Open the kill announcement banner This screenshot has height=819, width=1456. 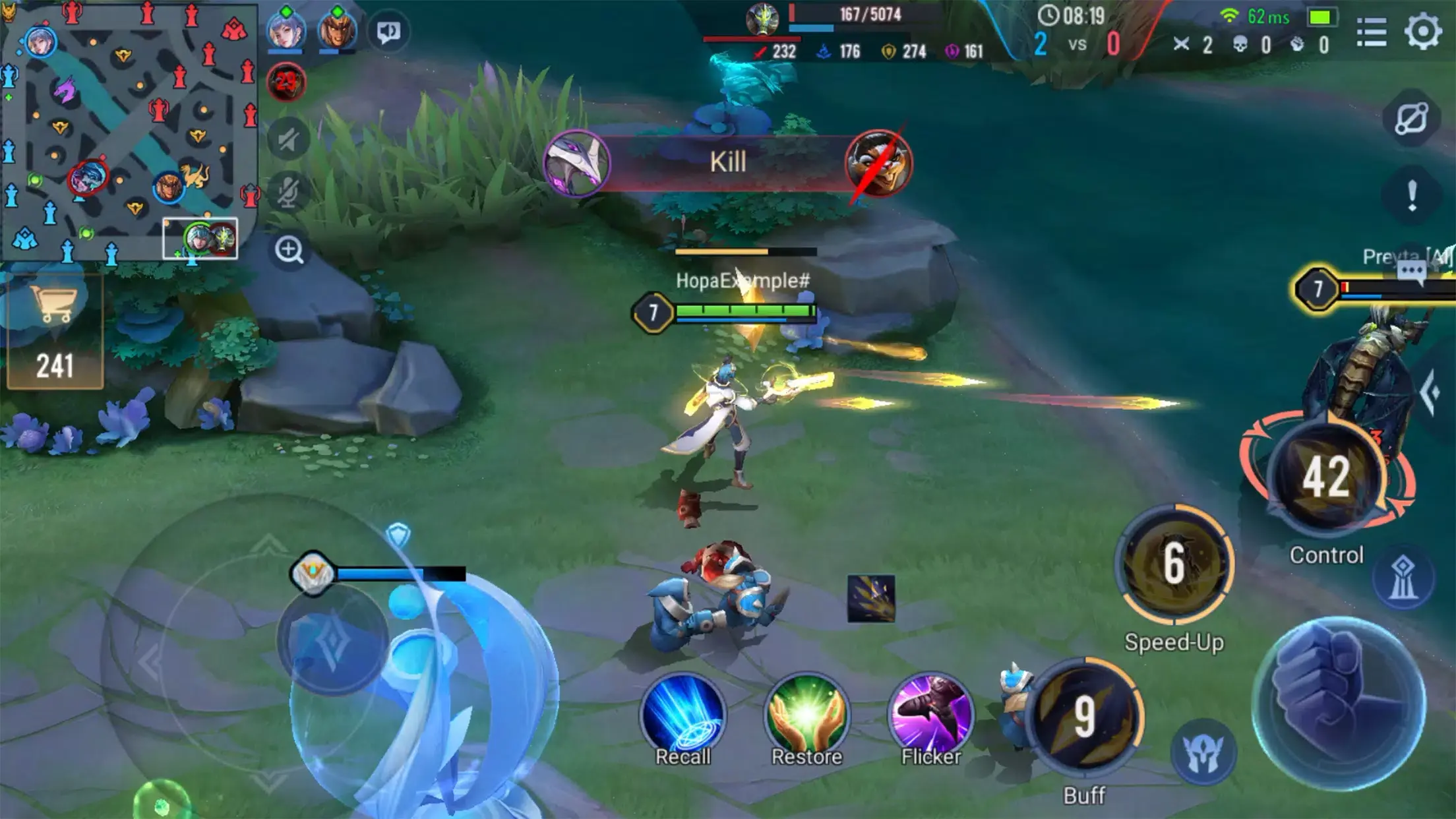[x=729, y=163]
